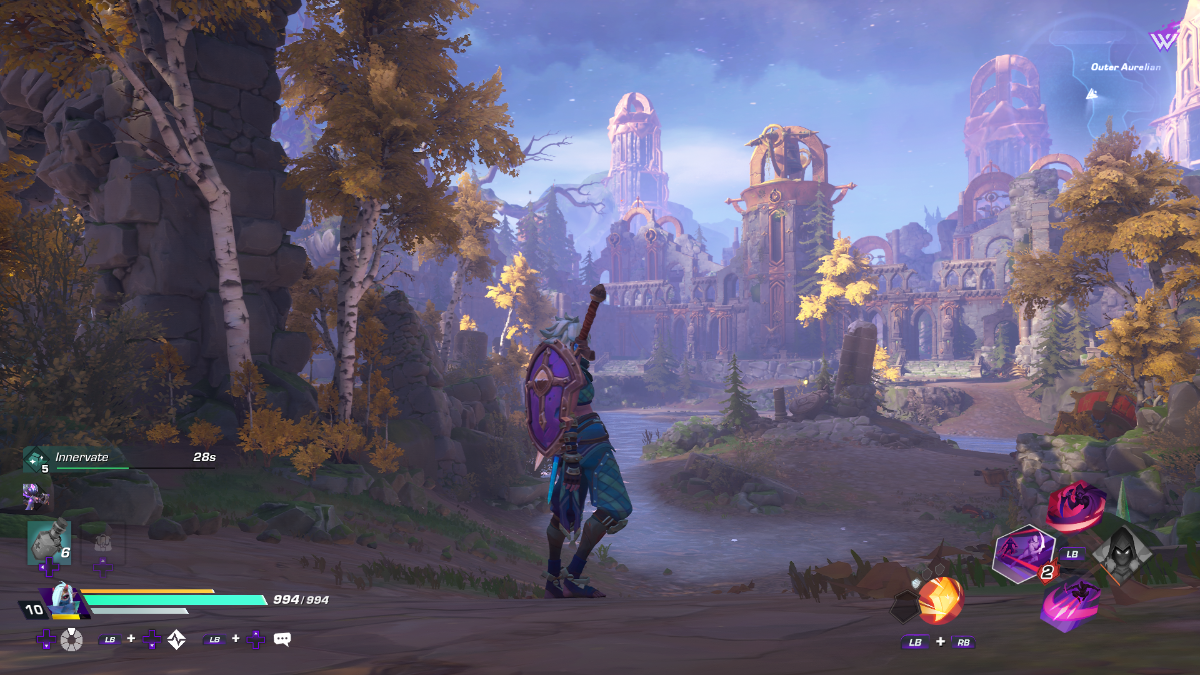Open the faded backpack slot

(103, 544)
